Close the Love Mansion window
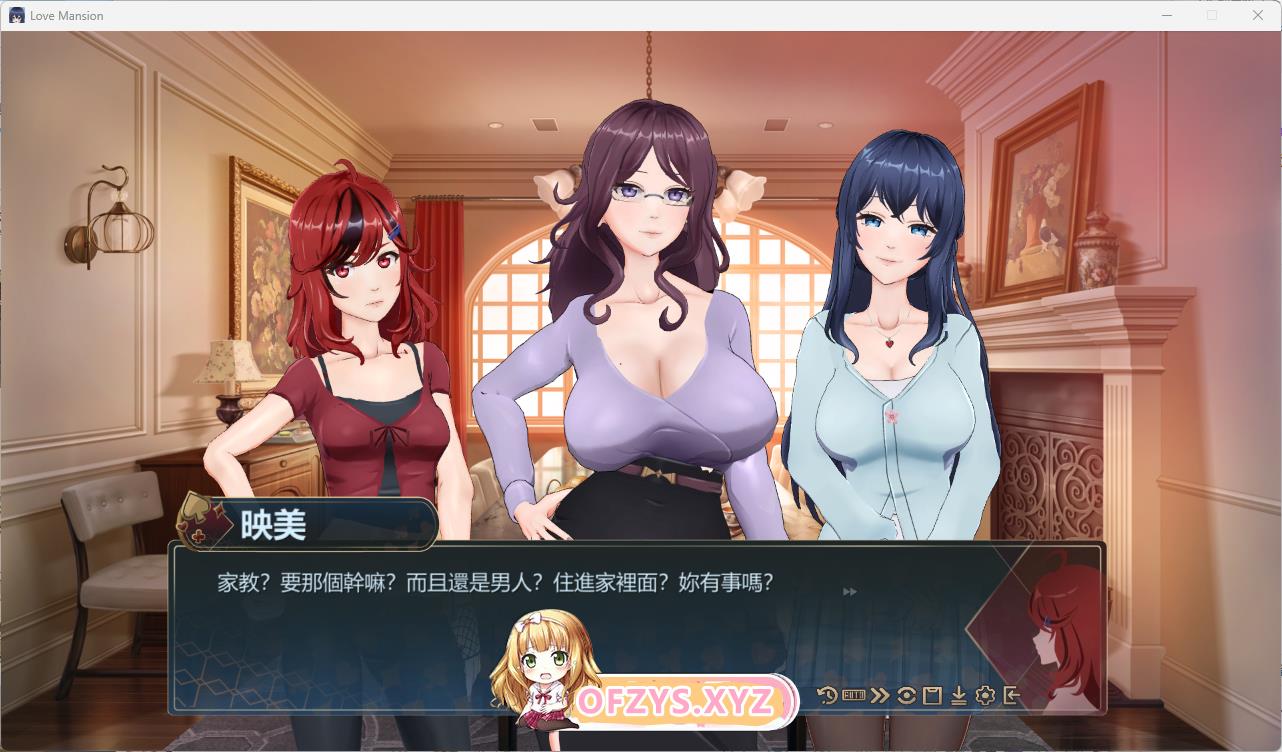The width and height of the screenshot is (1282, 752). (x=1258, y=15)
